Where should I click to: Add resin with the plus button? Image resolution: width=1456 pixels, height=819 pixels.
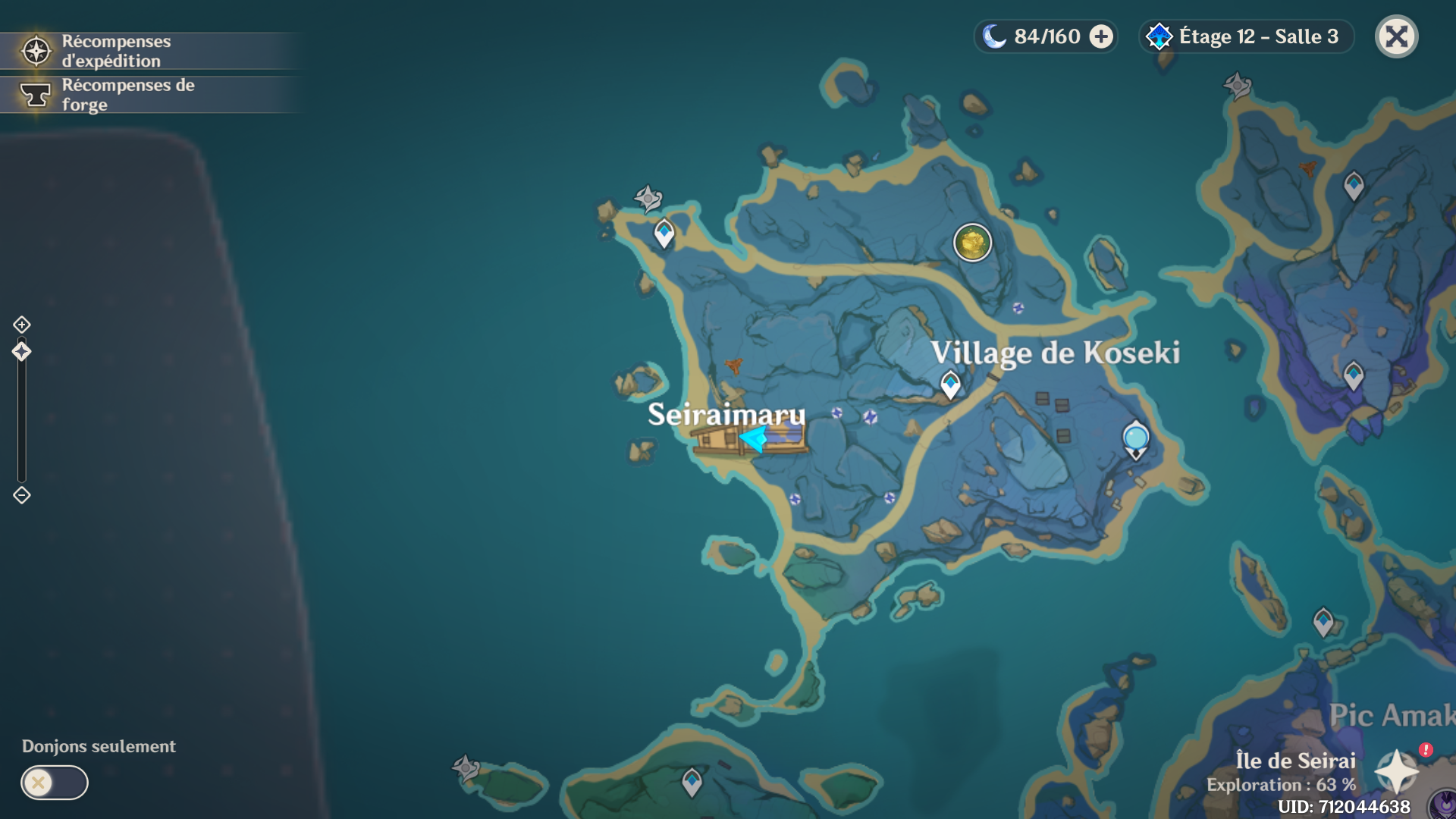click(1101, 36)
